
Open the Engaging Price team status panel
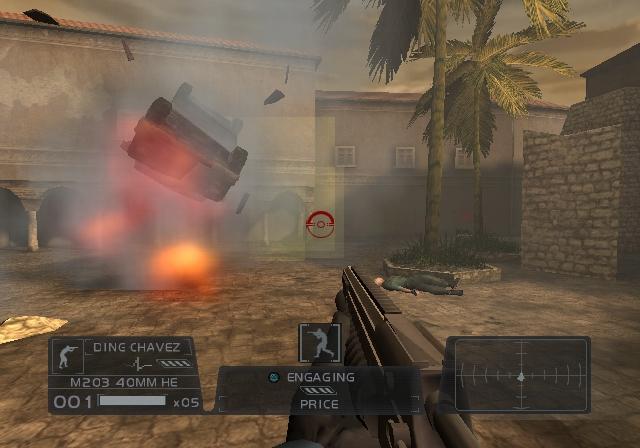pyautogui.click(x=319, y=390)
